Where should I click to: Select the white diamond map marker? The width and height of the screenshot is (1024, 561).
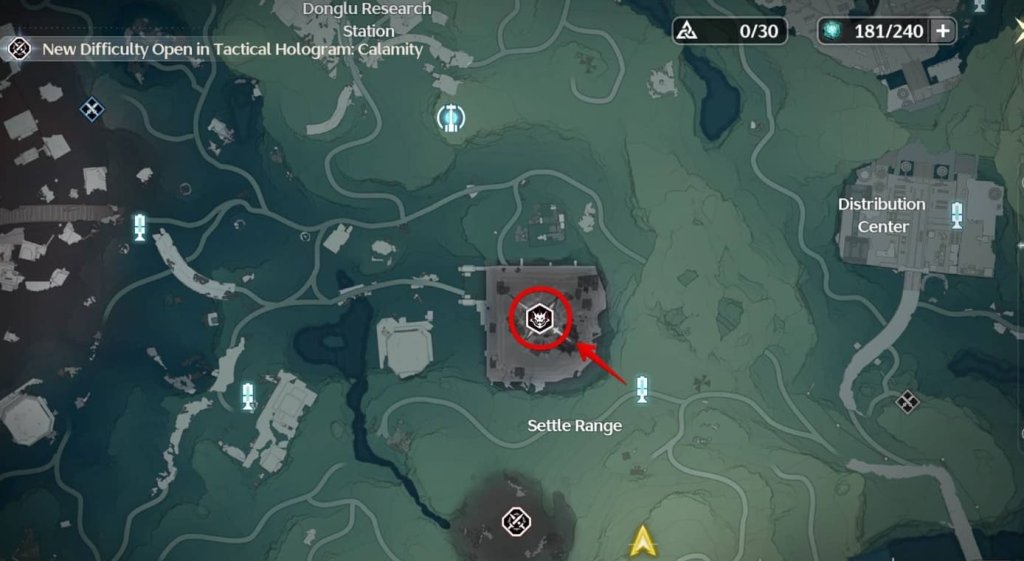pos(907,401)
